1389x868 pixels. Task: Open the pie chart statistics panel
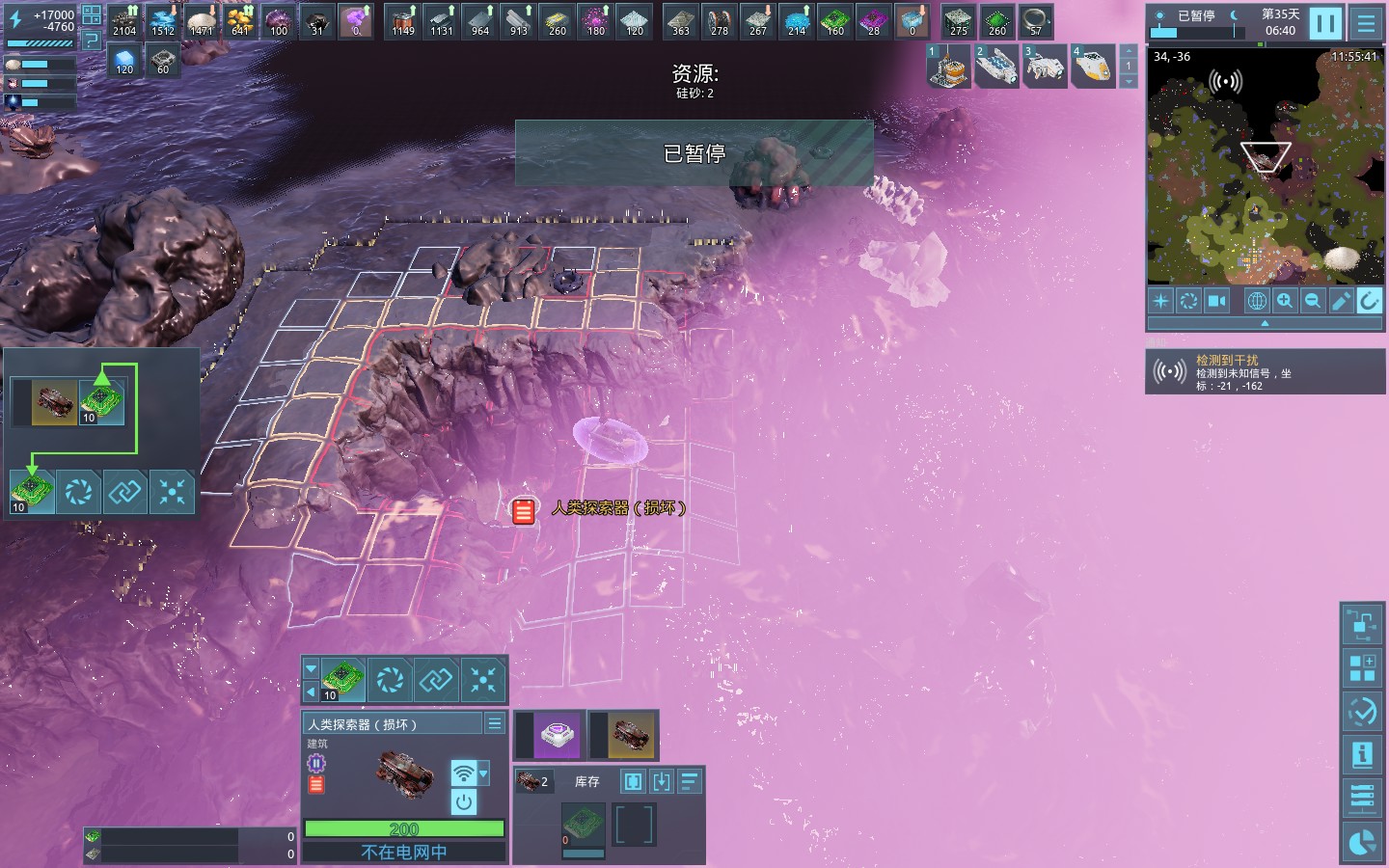click(x=1362, y=842)
